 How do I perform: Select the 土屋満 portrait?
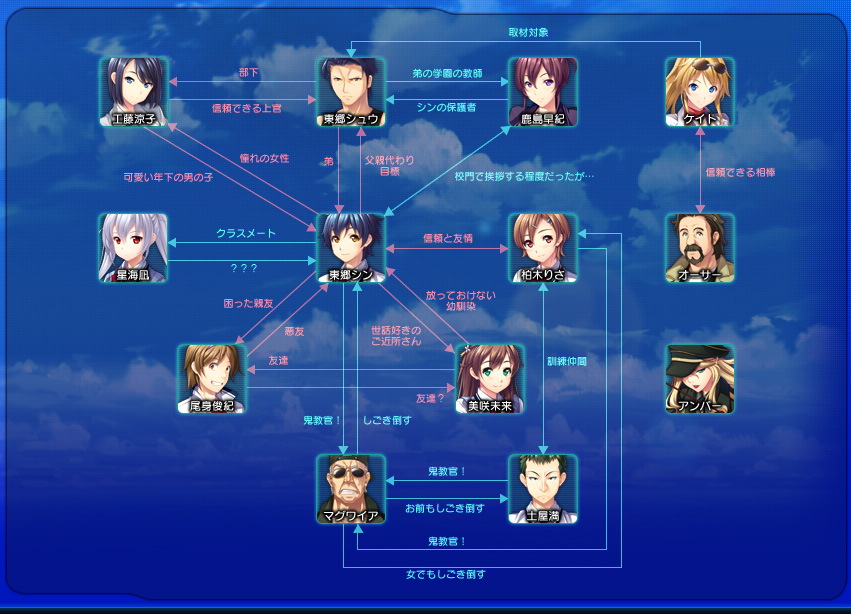542,489
